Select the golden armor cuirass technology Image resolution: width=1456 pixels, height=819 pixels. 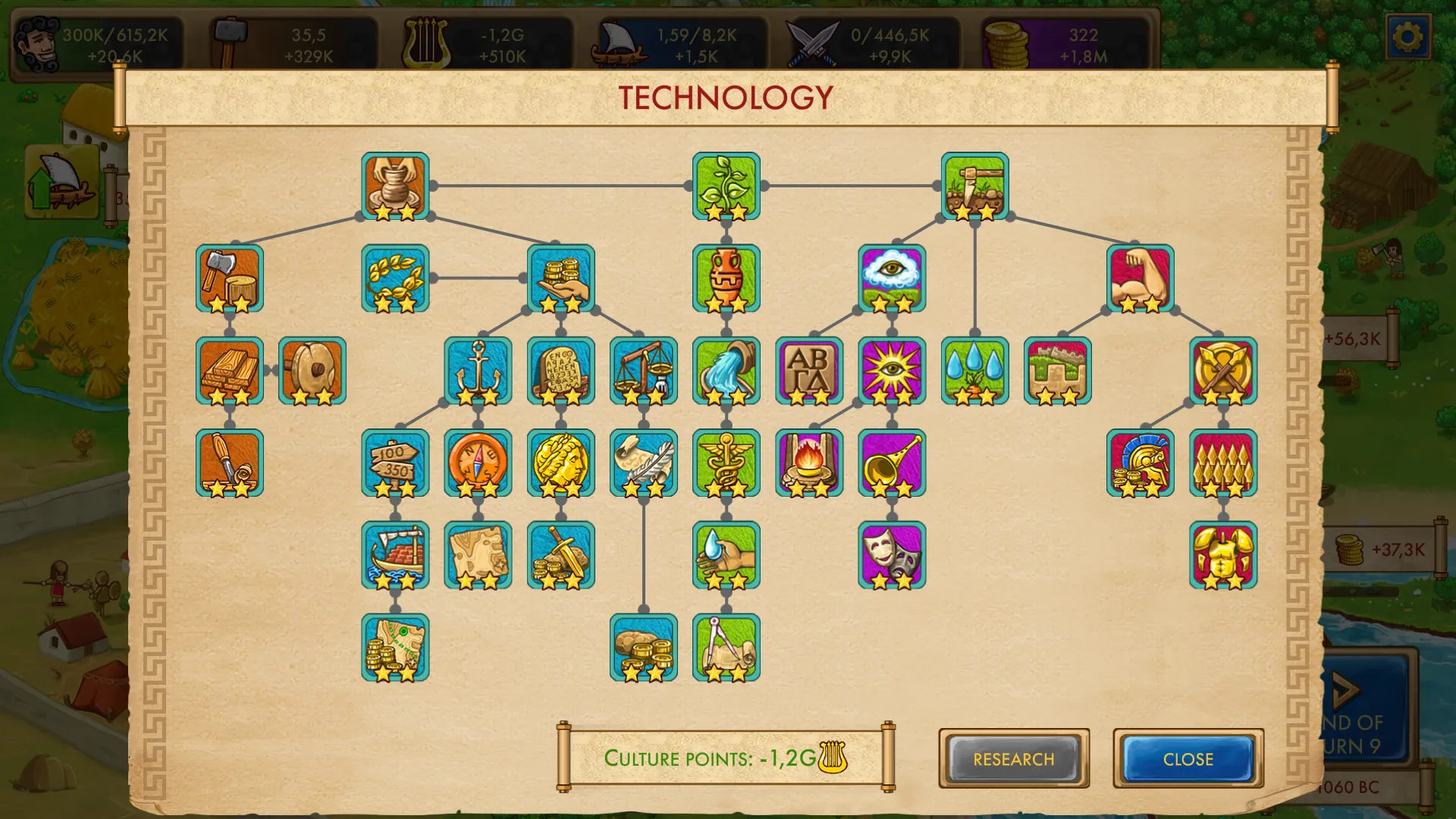coord(1222,555)
